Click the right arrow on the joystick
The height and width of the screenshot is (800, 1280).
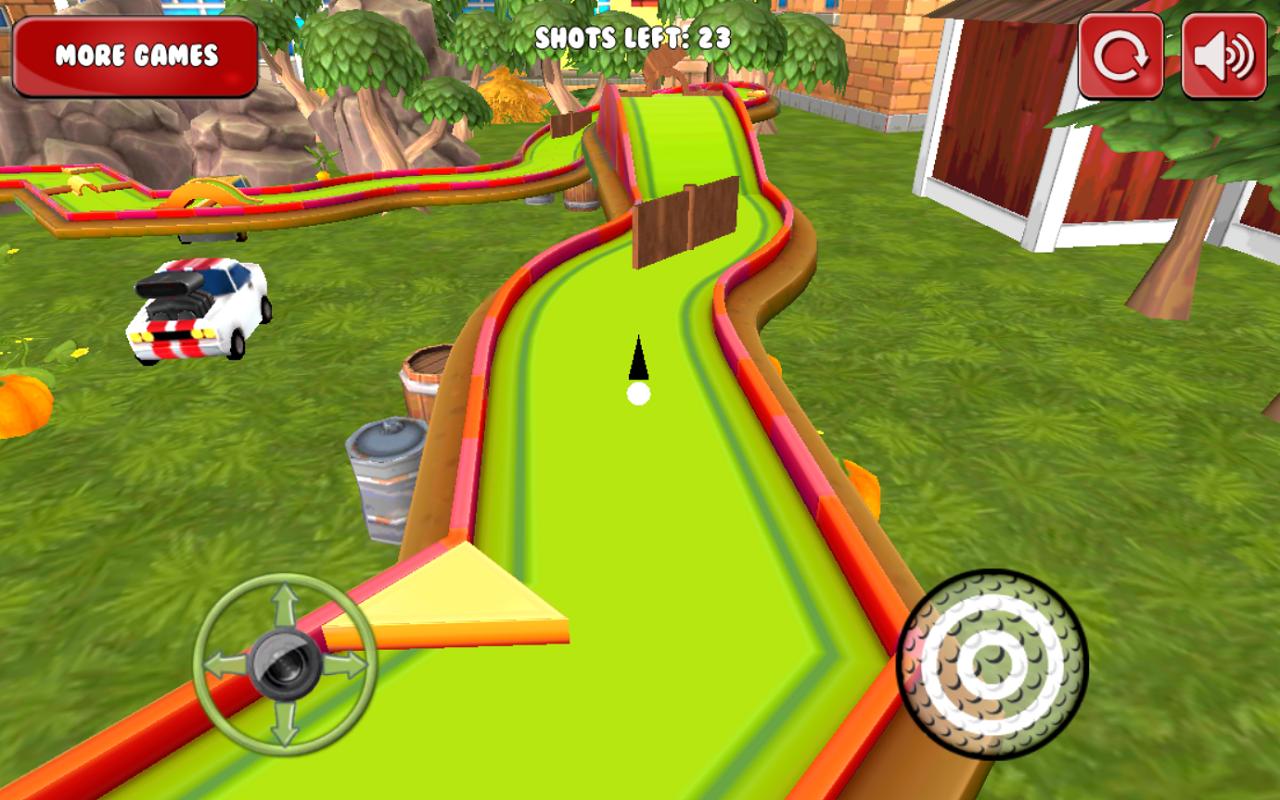click(x=347, y=663)
